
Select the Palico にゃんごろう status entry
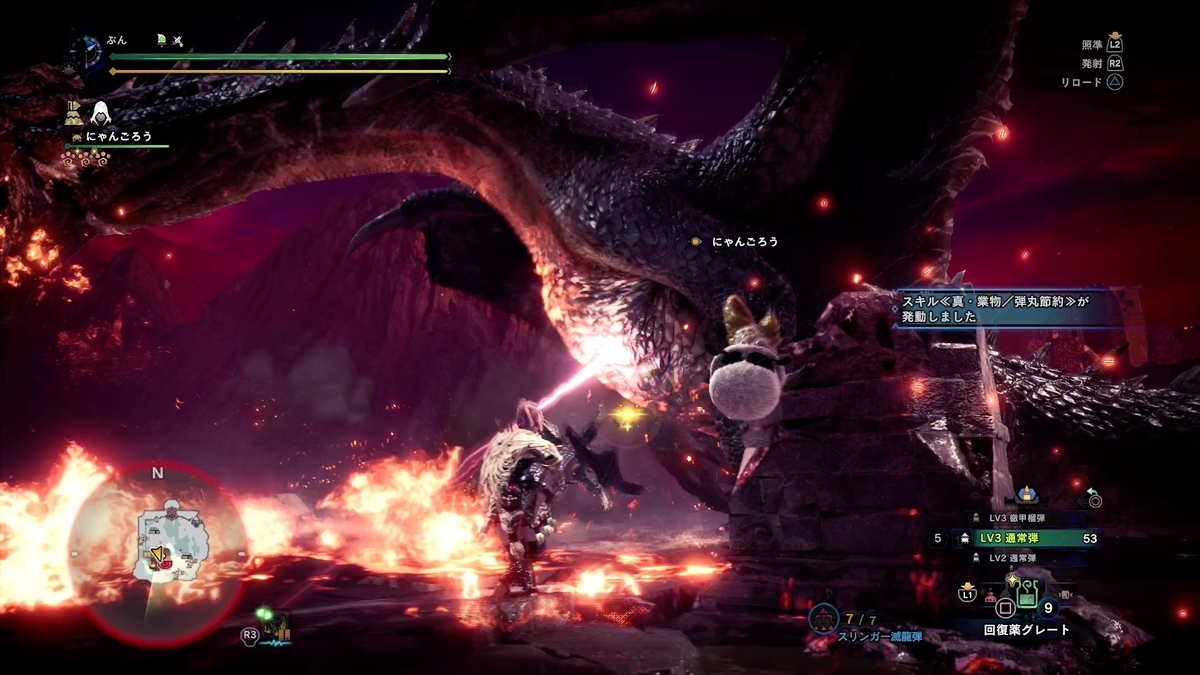117,137
